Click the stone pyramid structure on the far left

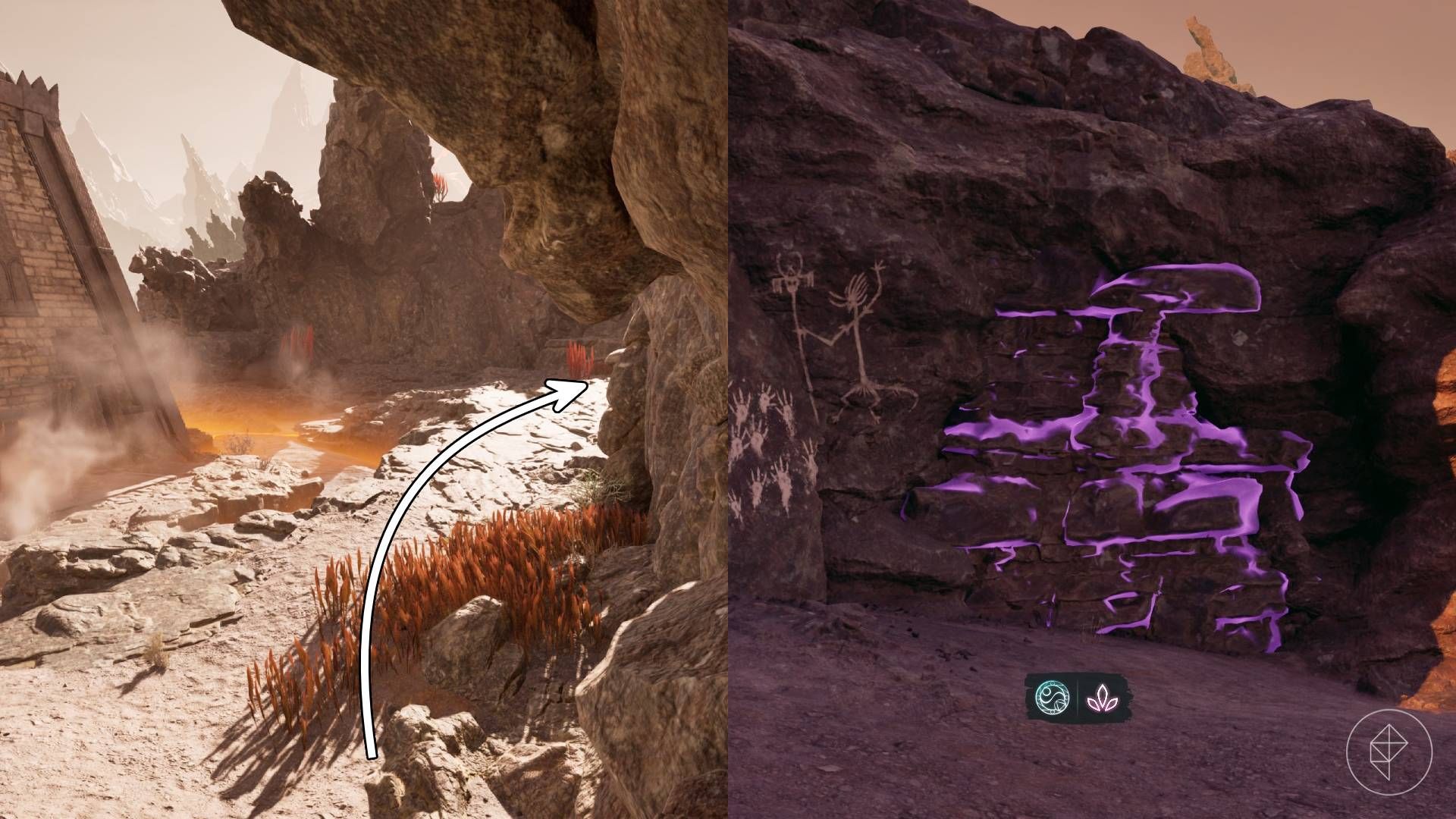(x=45, y=265)
